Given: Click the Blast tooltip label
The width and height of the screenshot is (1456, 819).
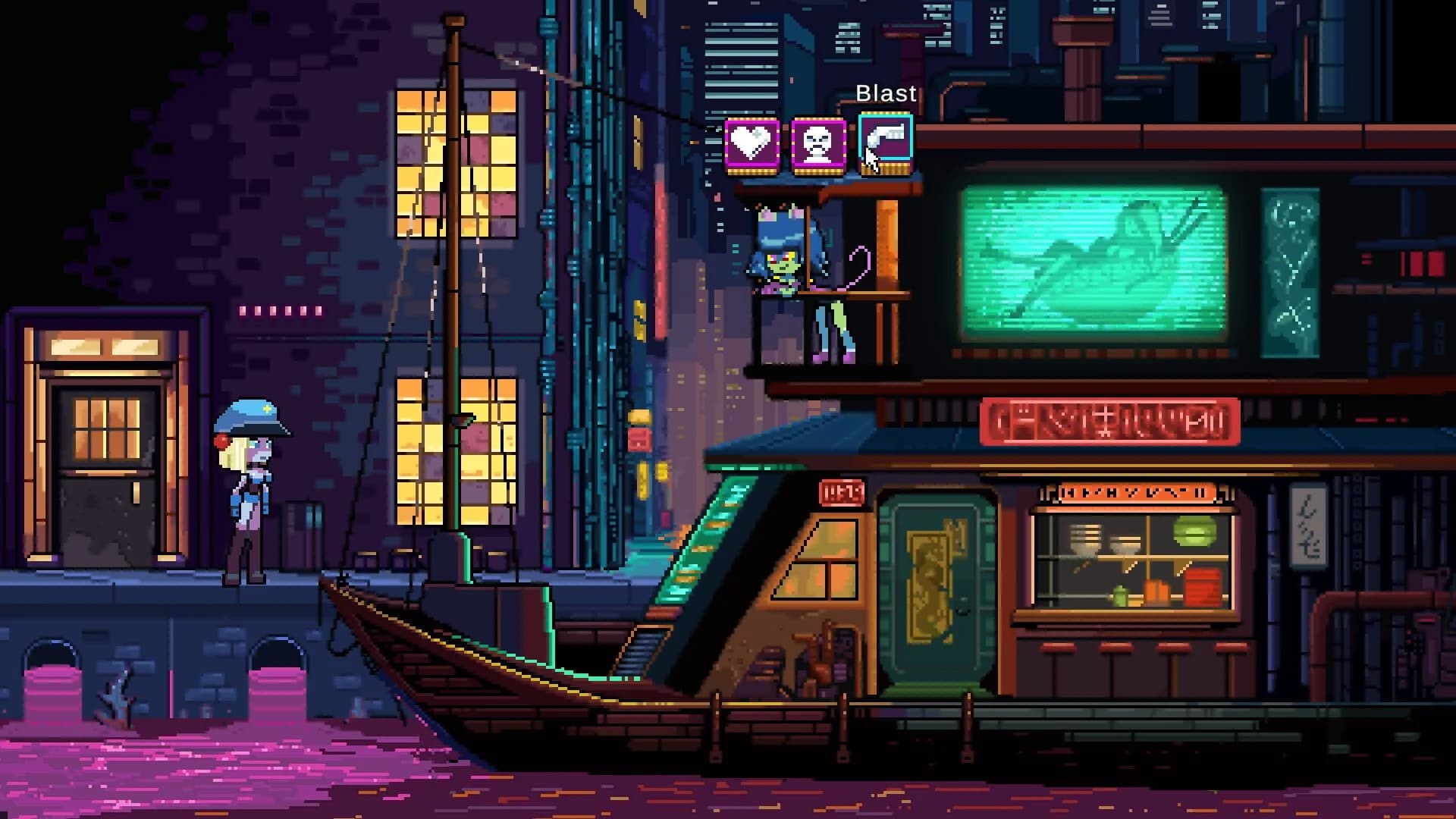Looking at the screenshot, I should [886, 94].
